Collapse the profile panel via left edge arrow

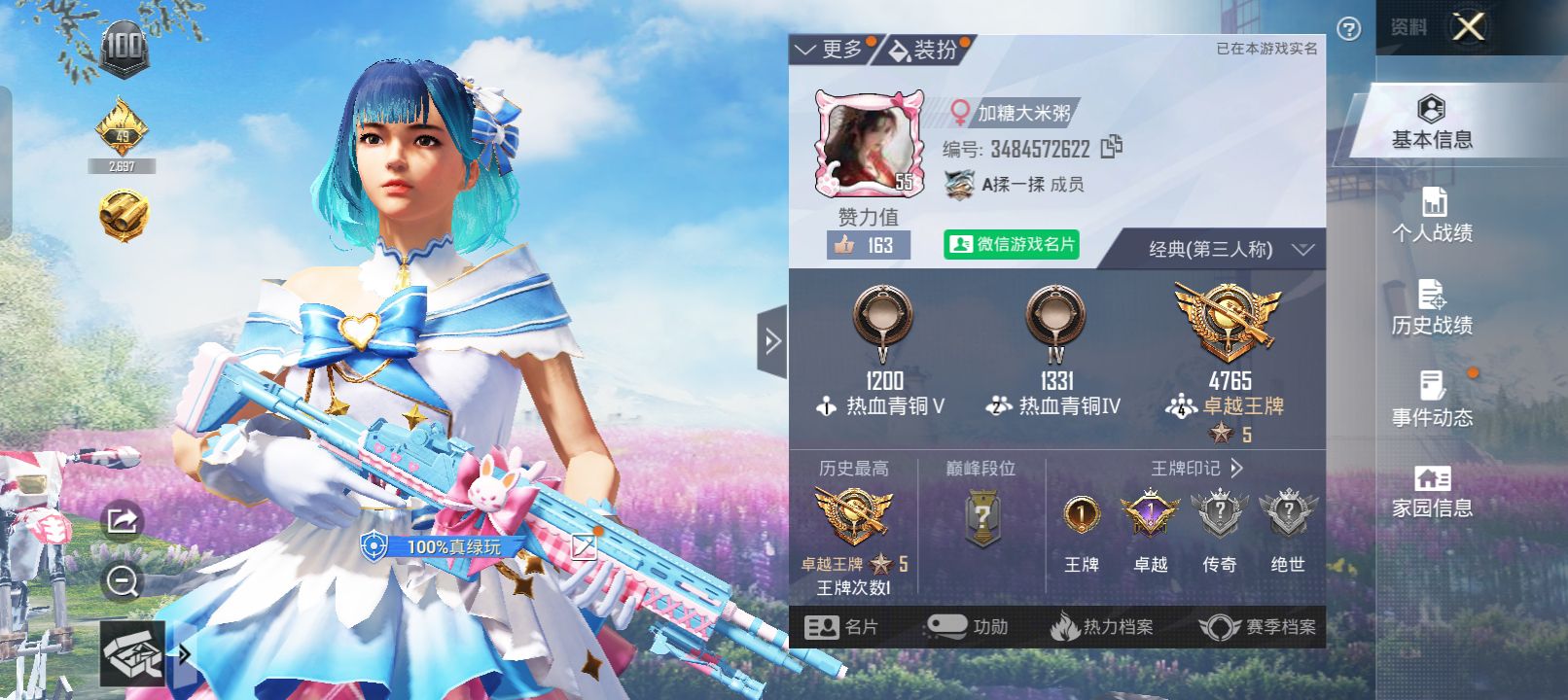(x=771, y=341)
